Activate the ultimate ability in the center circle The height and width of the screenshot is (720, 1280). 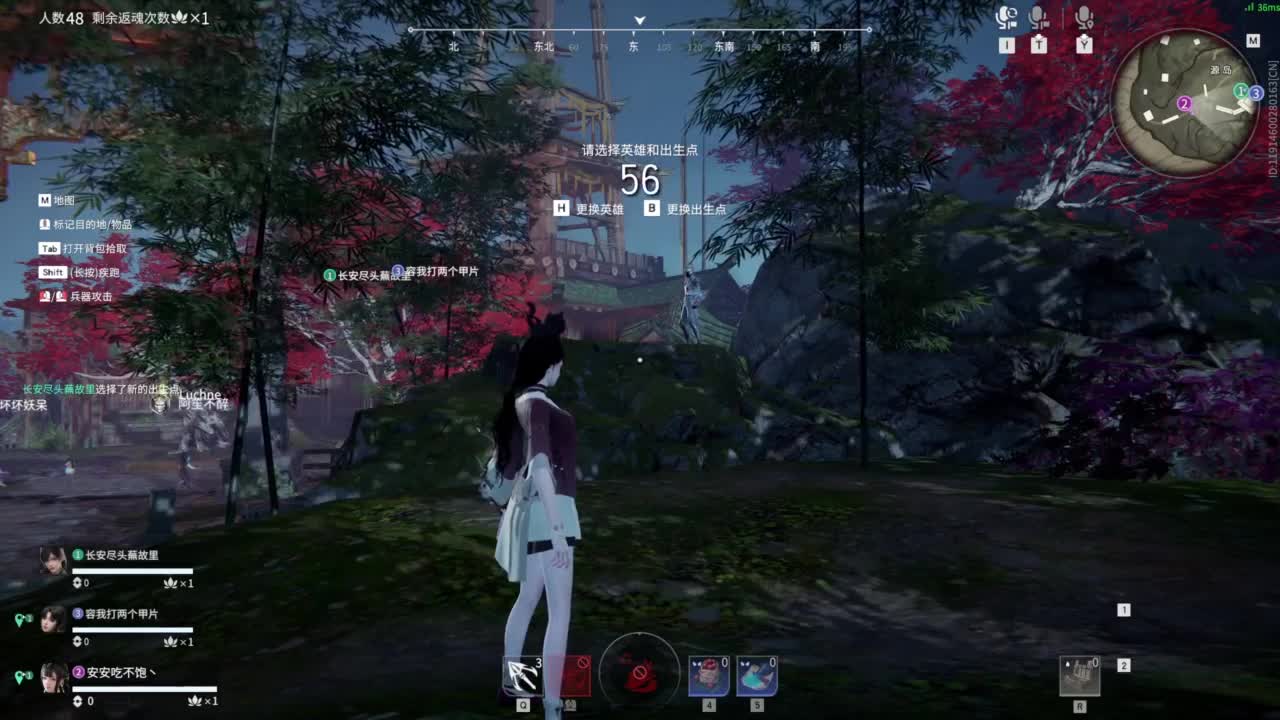pyautogui.click(x=638, y=674)
